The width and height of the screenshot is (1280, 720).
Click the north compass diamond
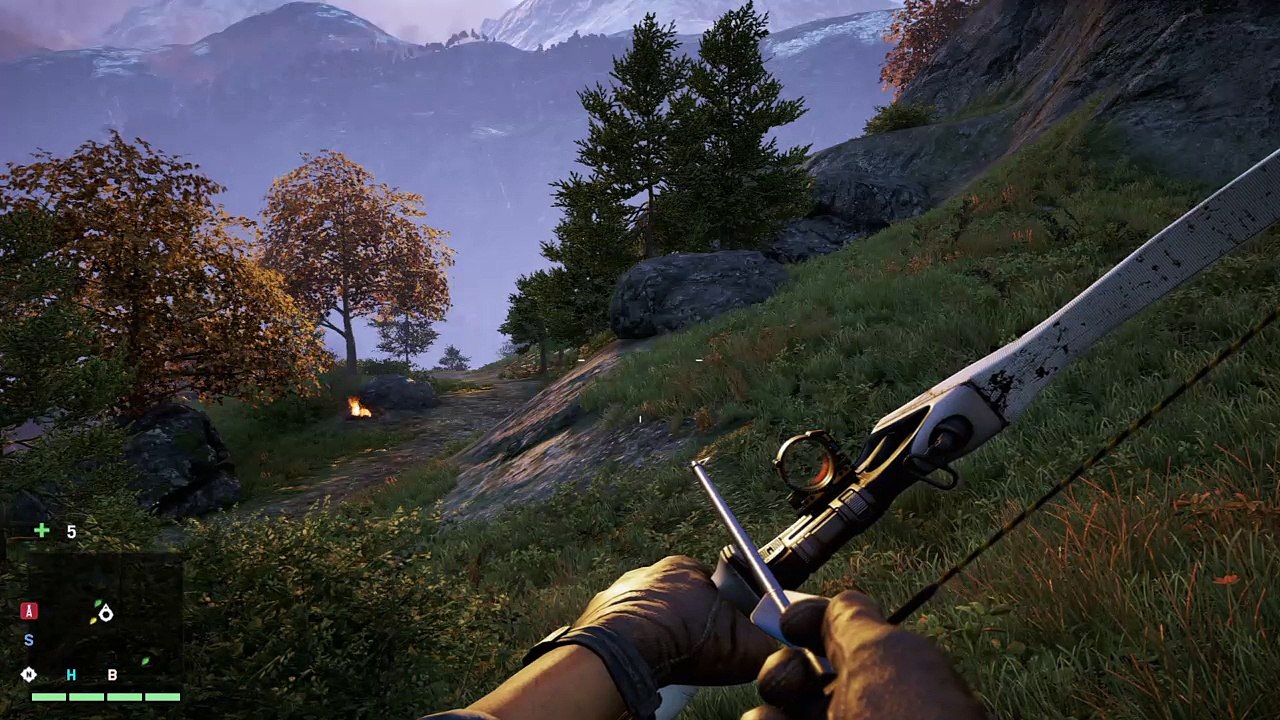[x=29, y=675]
